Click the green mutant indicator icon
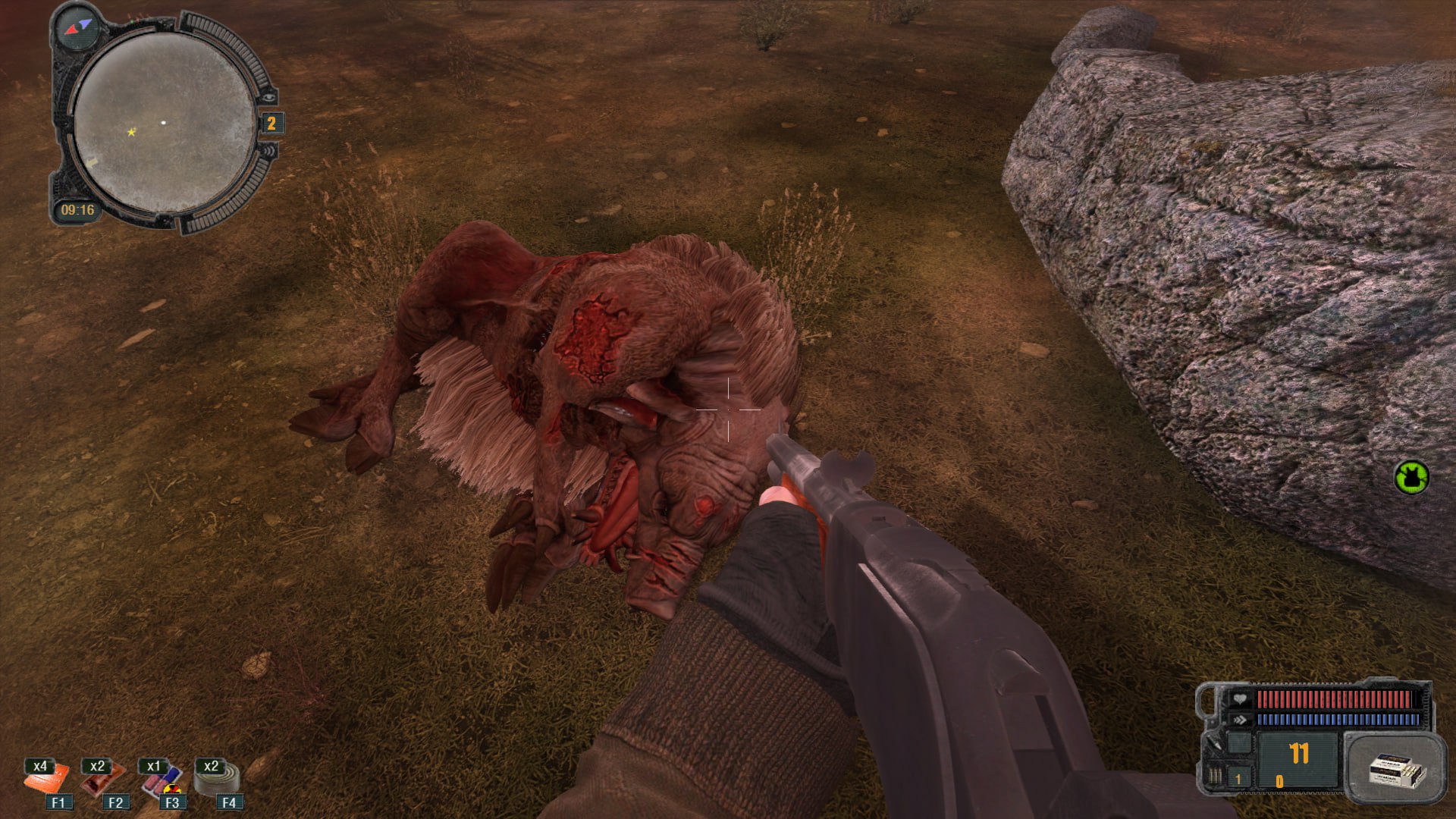This screenshot has width=1456, height=819. tap(1411, 478)
